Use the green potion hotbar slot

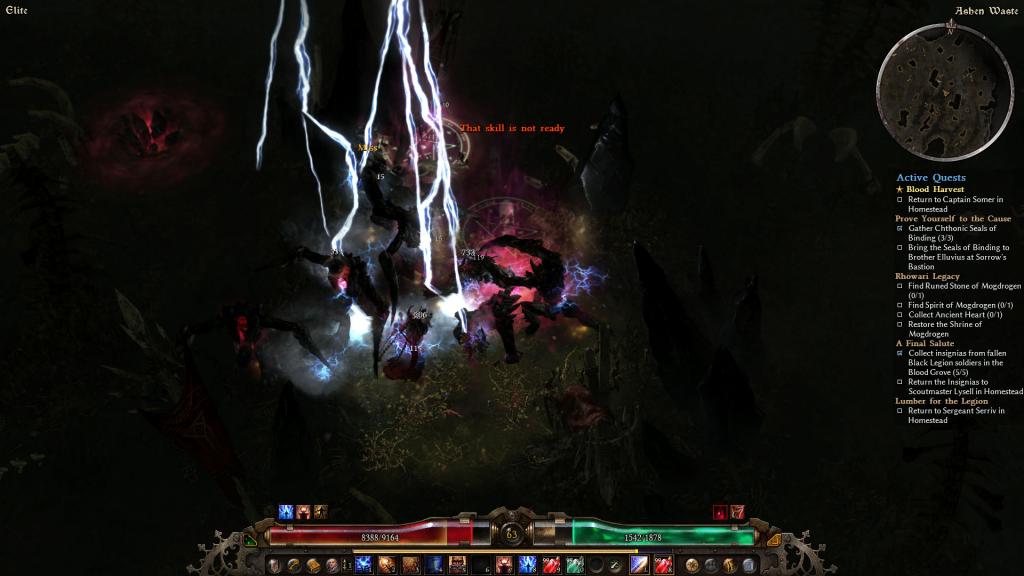(574, 565)
